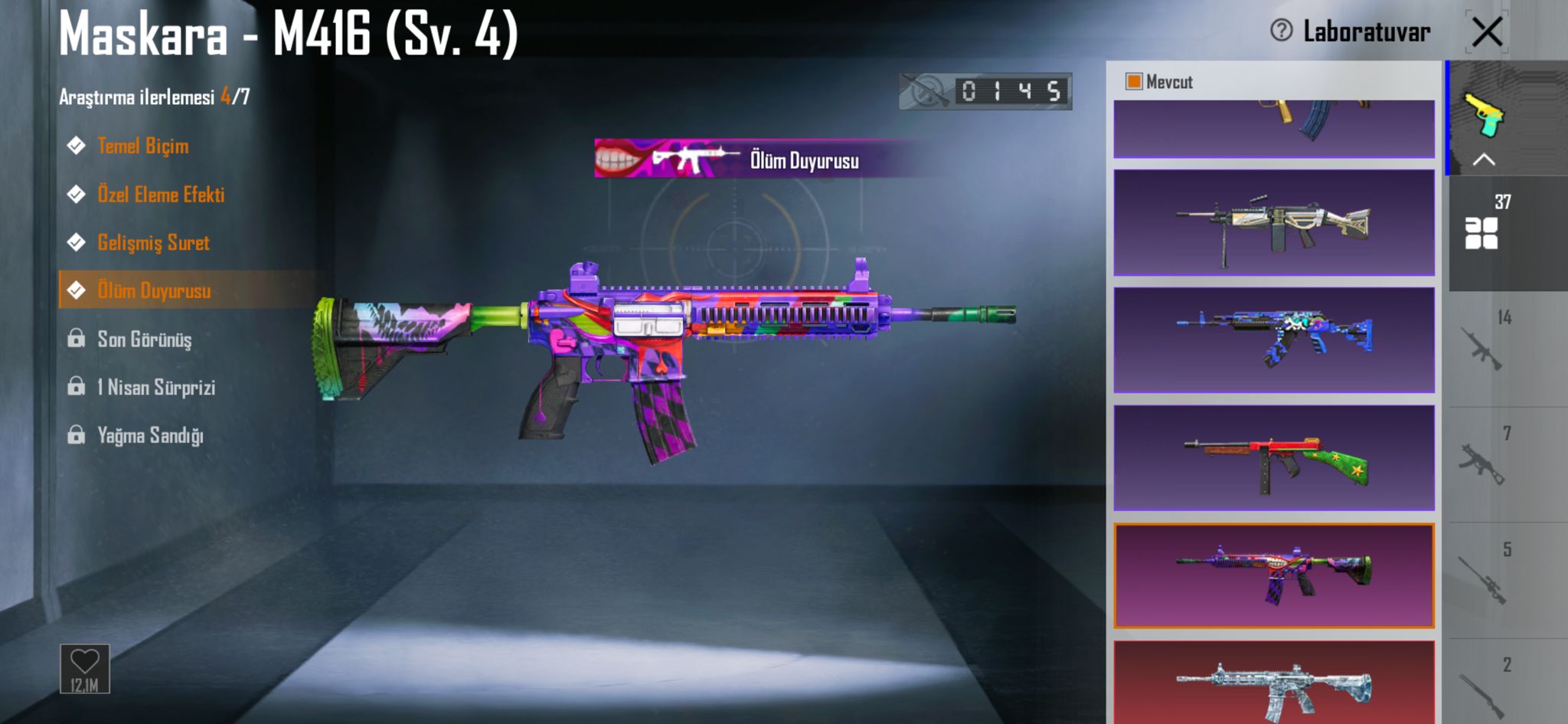Choose the icy silver M416 skin
1568x724 pixels.
click(1273, 683)
